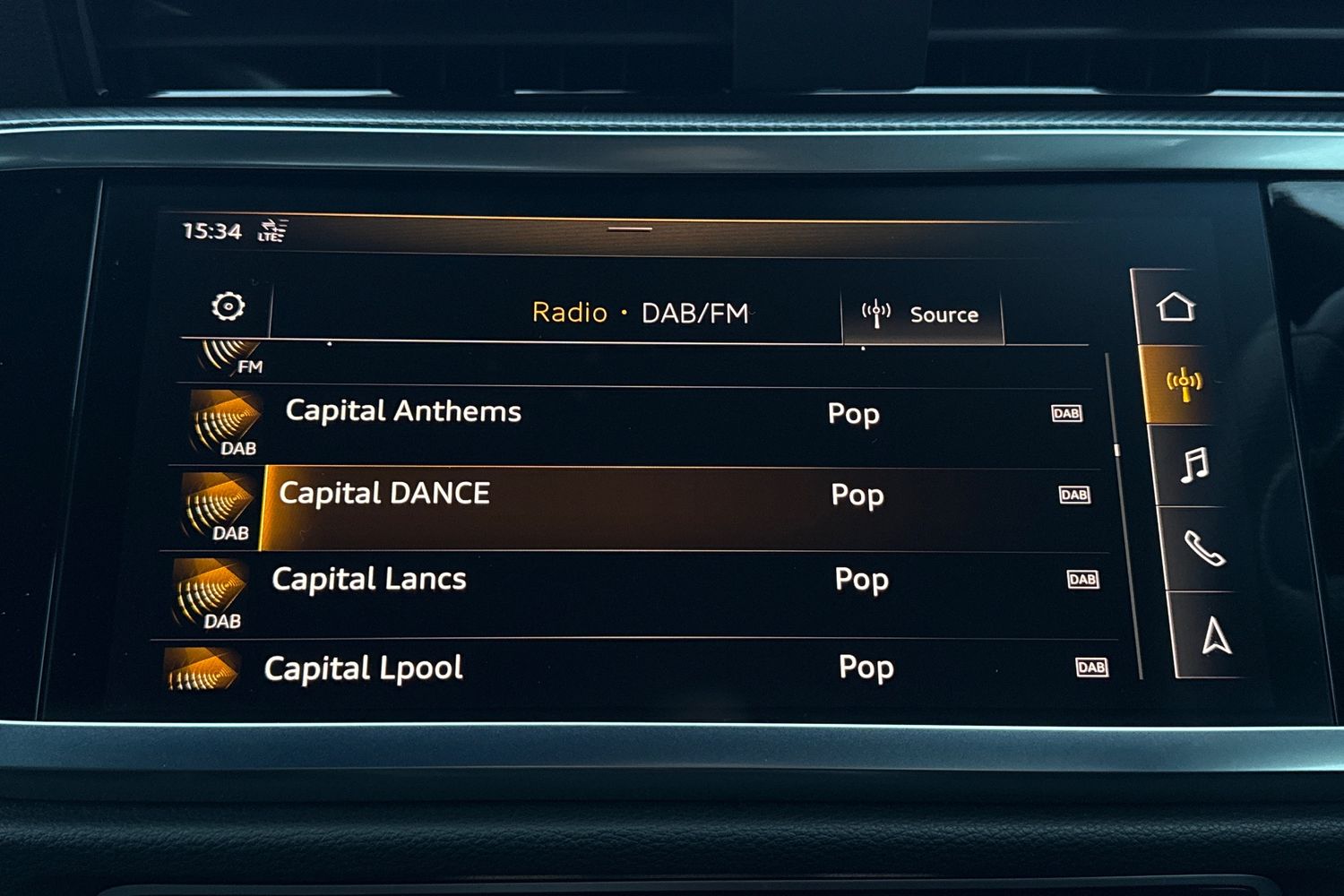Open the Source selection button

pos(922,314)
